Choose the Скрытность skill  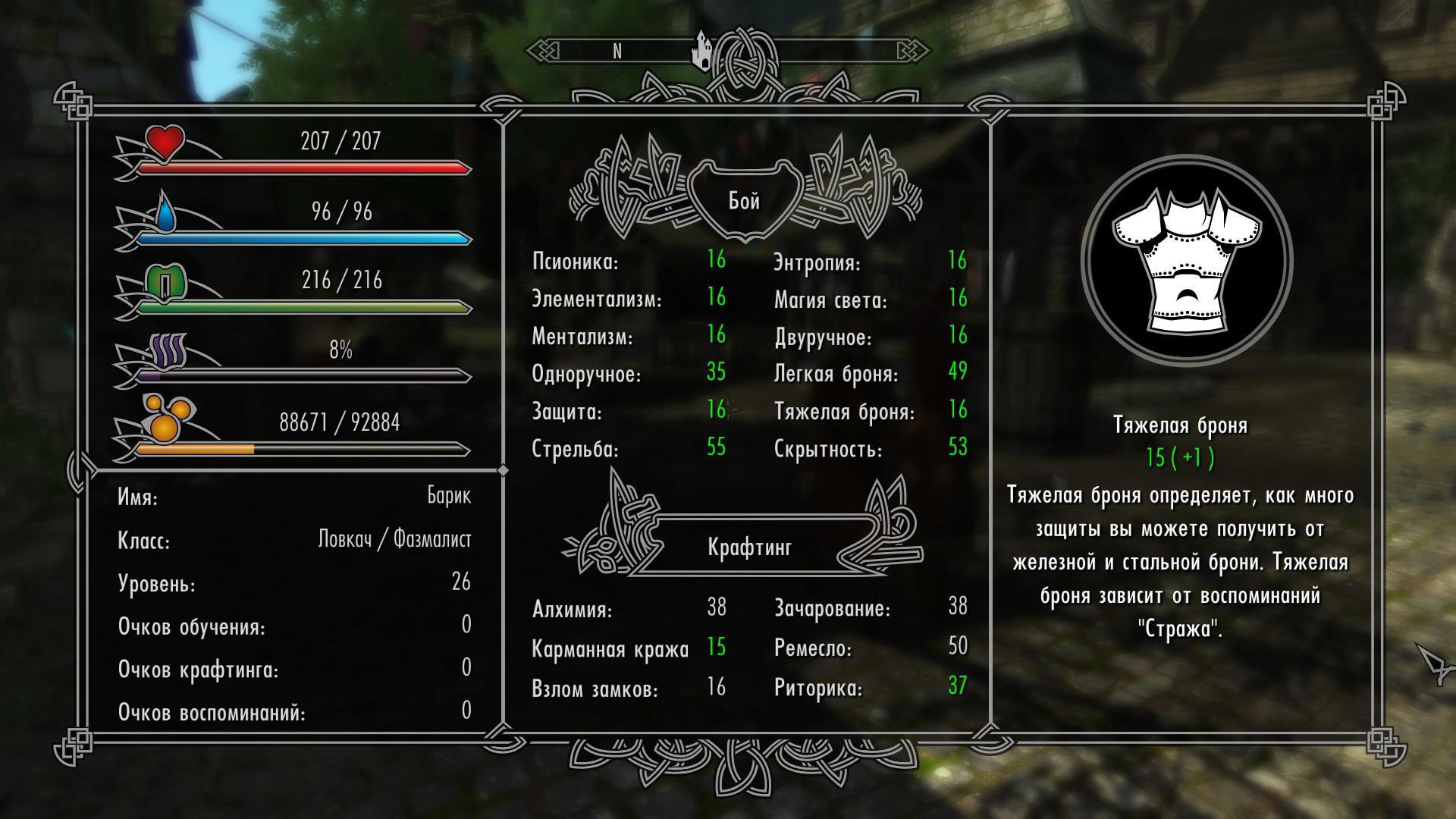click(828, 449)
